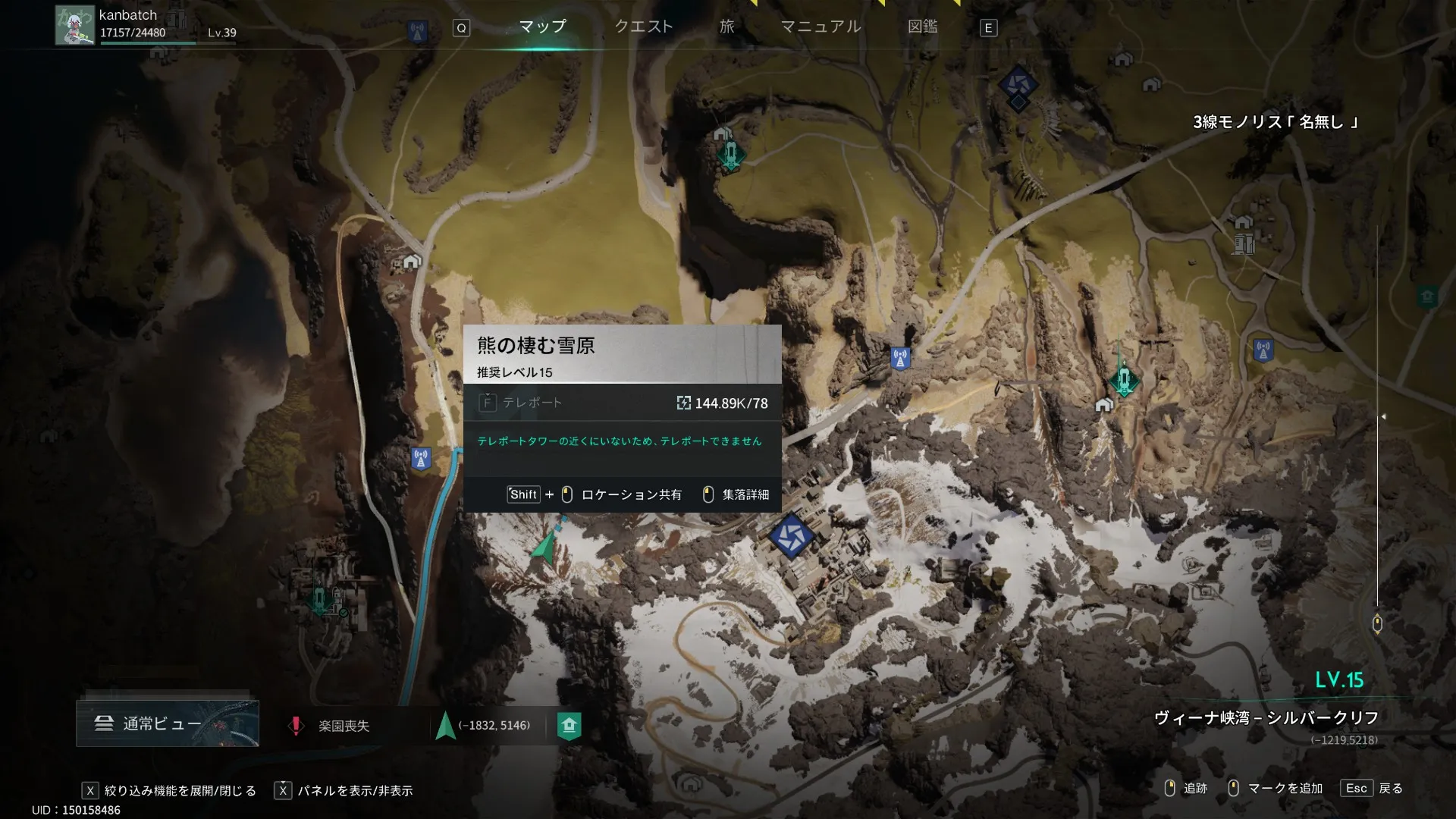The height and width of the screenshot is (819, 1456).
Task: Open the kanbatch player avatar
Action: click(x=74, y=25)
